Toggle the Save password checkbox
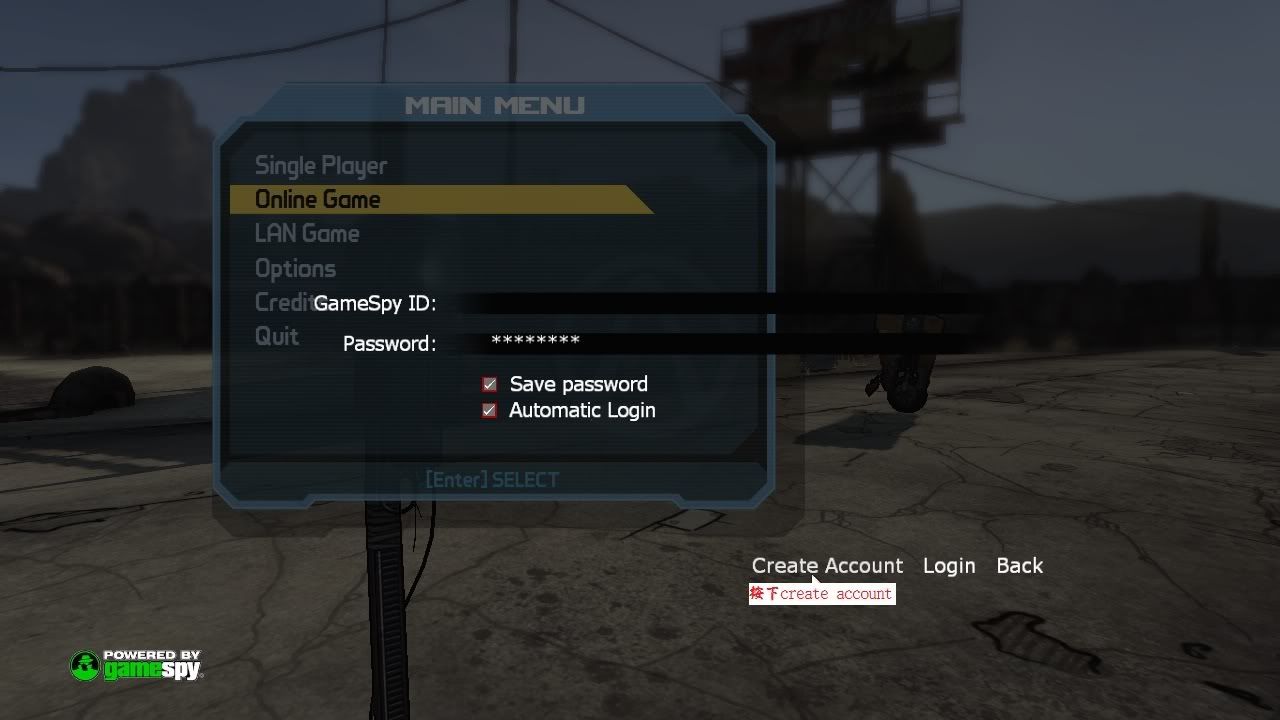Viewport: 1280px width, 720px height. click(x=490, y=384)
